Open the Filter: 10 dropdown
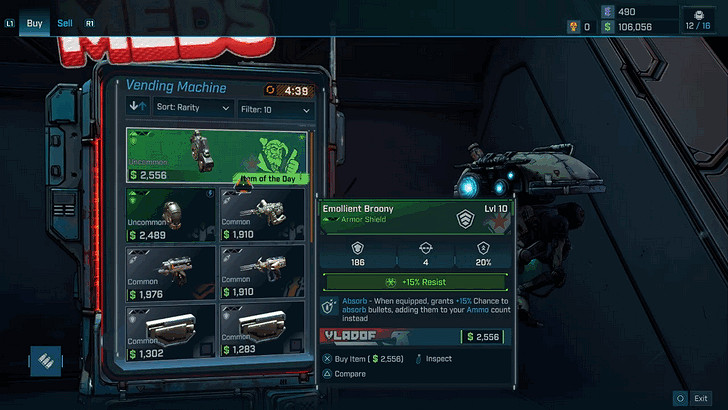Screen dimensions: 728x410 tap(275, 108)
